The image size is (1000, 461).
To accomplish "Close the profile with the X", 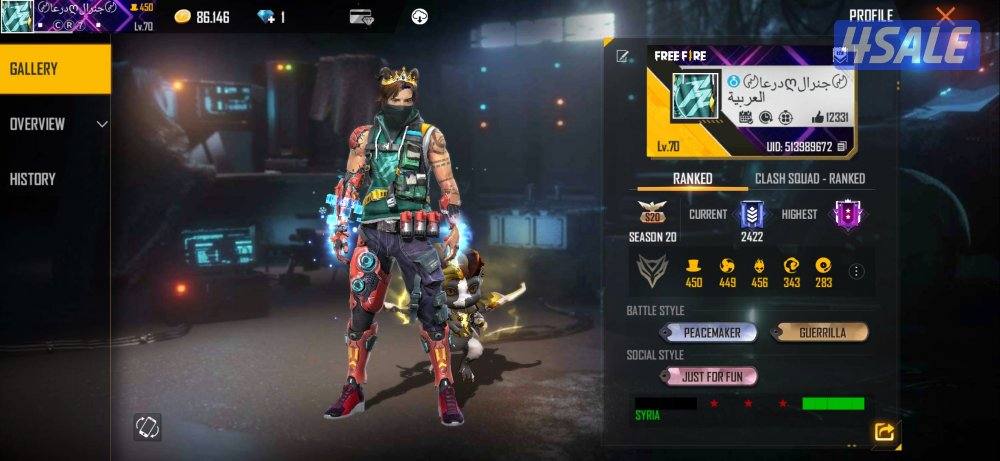I will pos(945,15).
